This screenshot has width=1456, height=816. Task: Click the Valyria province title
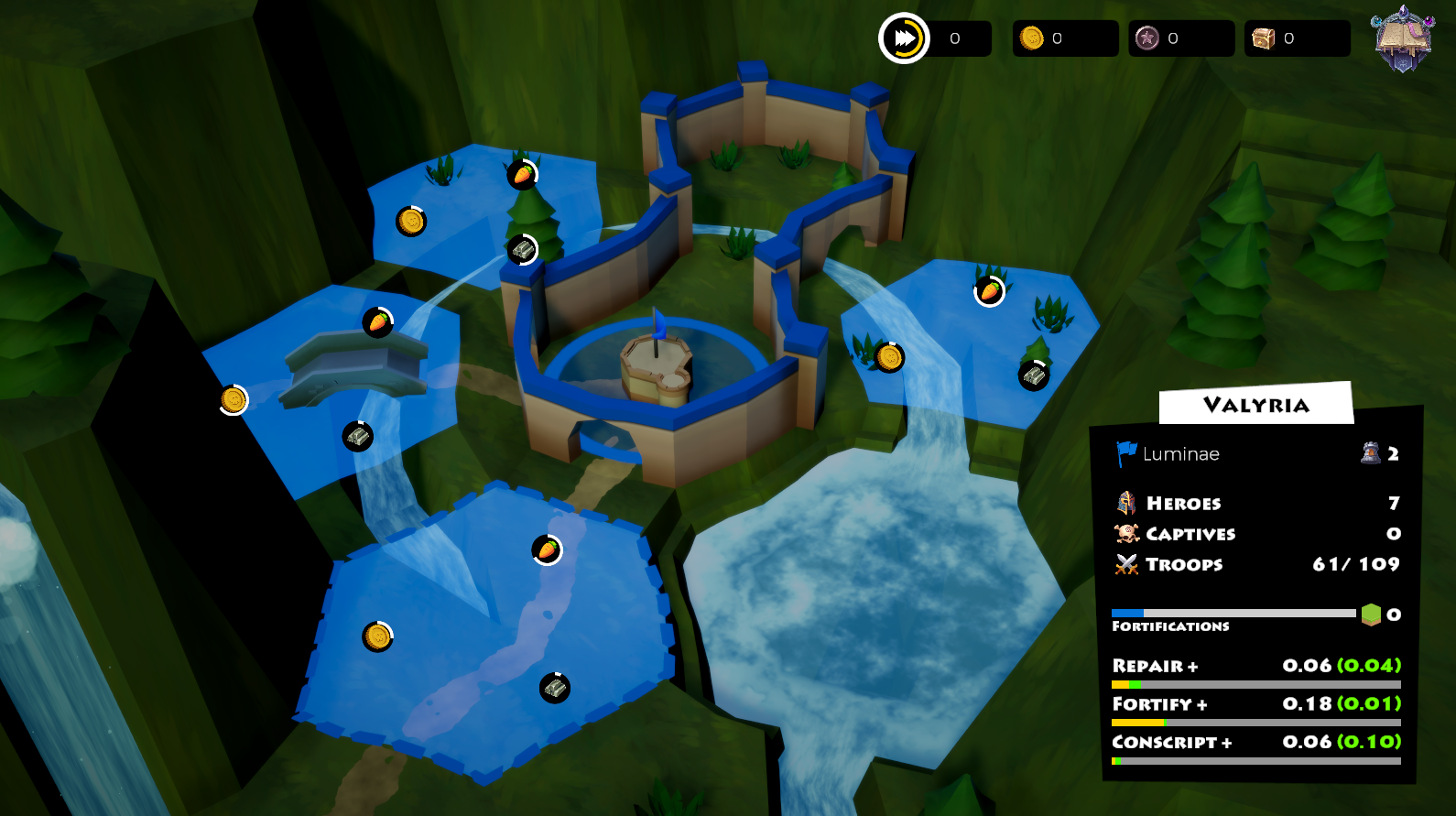pyautogui.click(x=1255, y=405)
